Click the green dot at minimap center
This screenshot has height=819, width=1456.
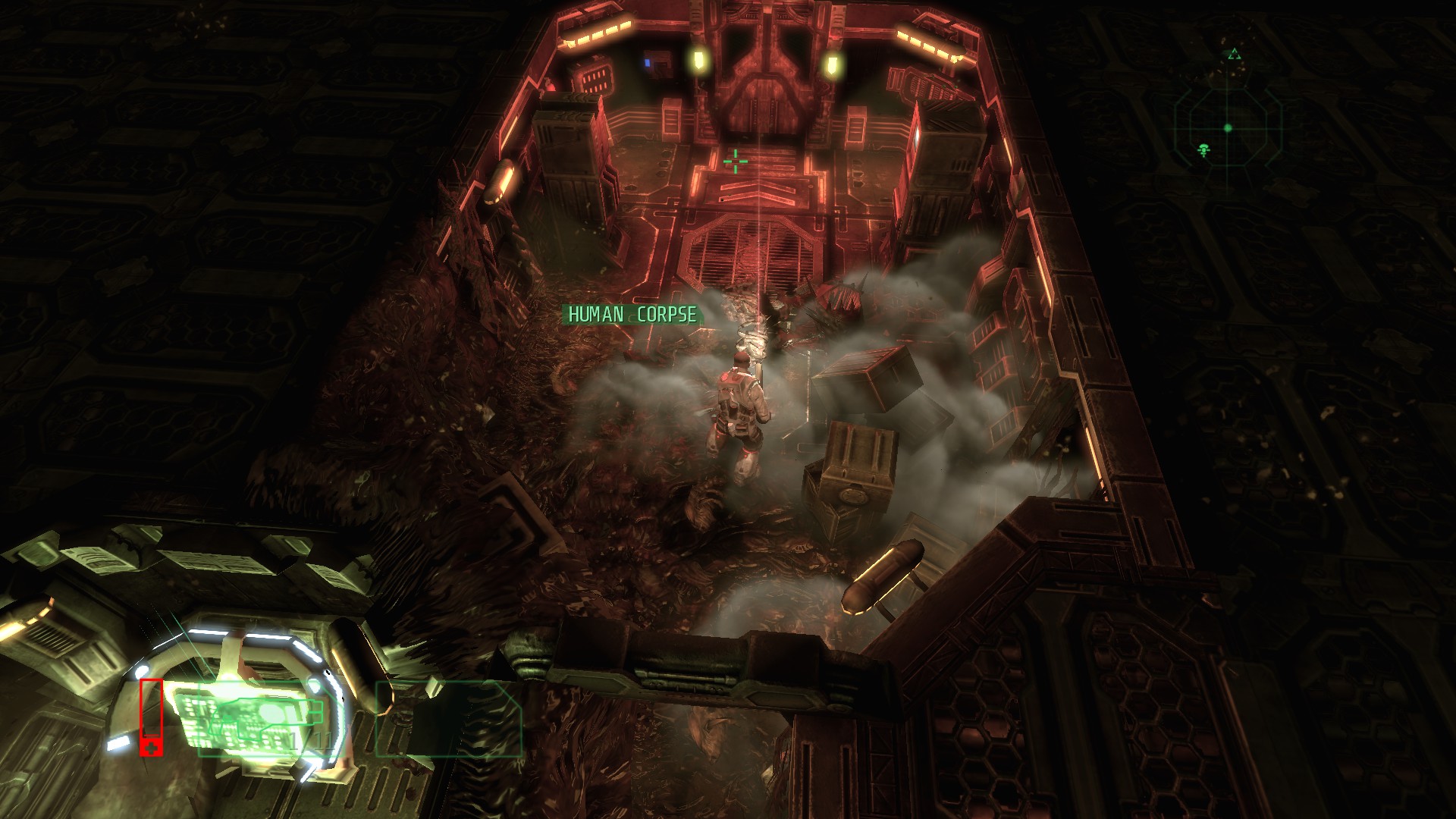click(1228, 129)
